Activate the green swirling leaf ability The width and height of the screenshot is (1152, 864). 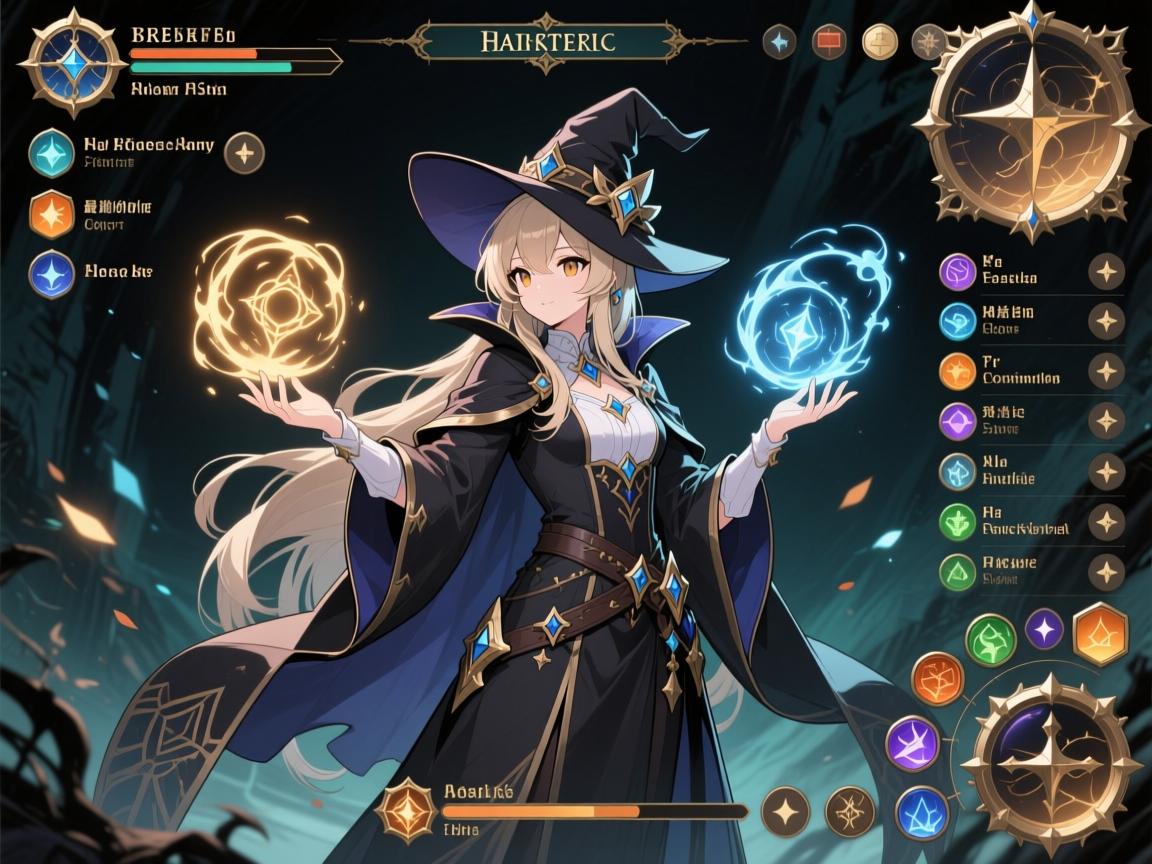click(x=991, y=640)
